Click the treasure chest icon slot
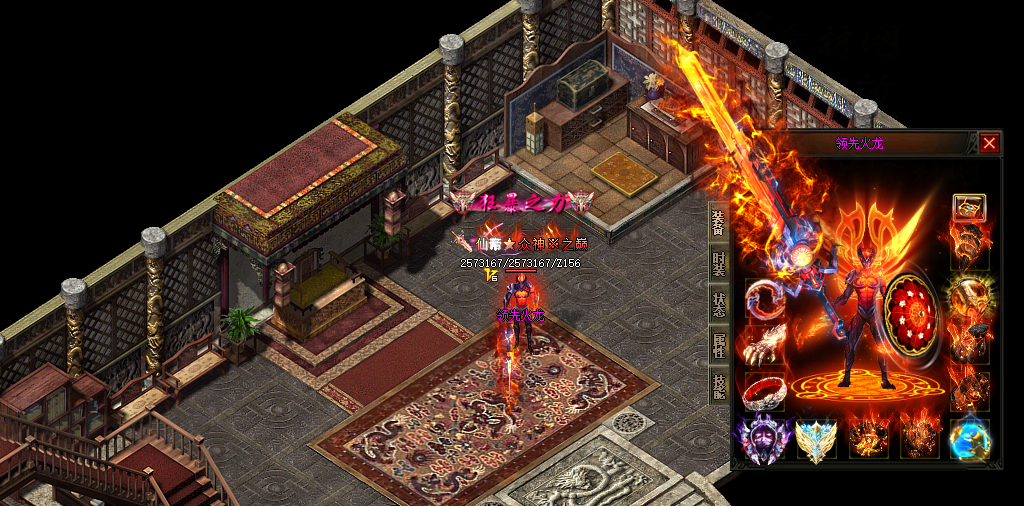1024x506 pixels. coord(969,207)
